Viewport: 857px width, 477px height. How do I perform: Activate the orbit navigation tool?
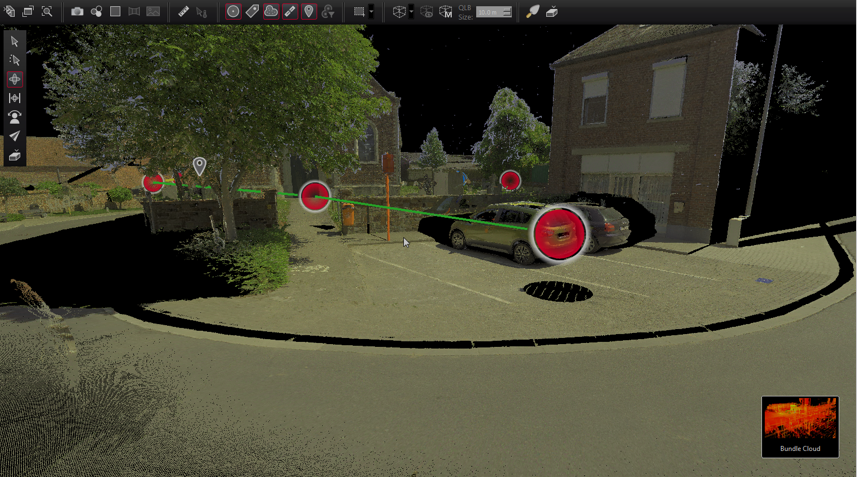(x=14, y=79)
